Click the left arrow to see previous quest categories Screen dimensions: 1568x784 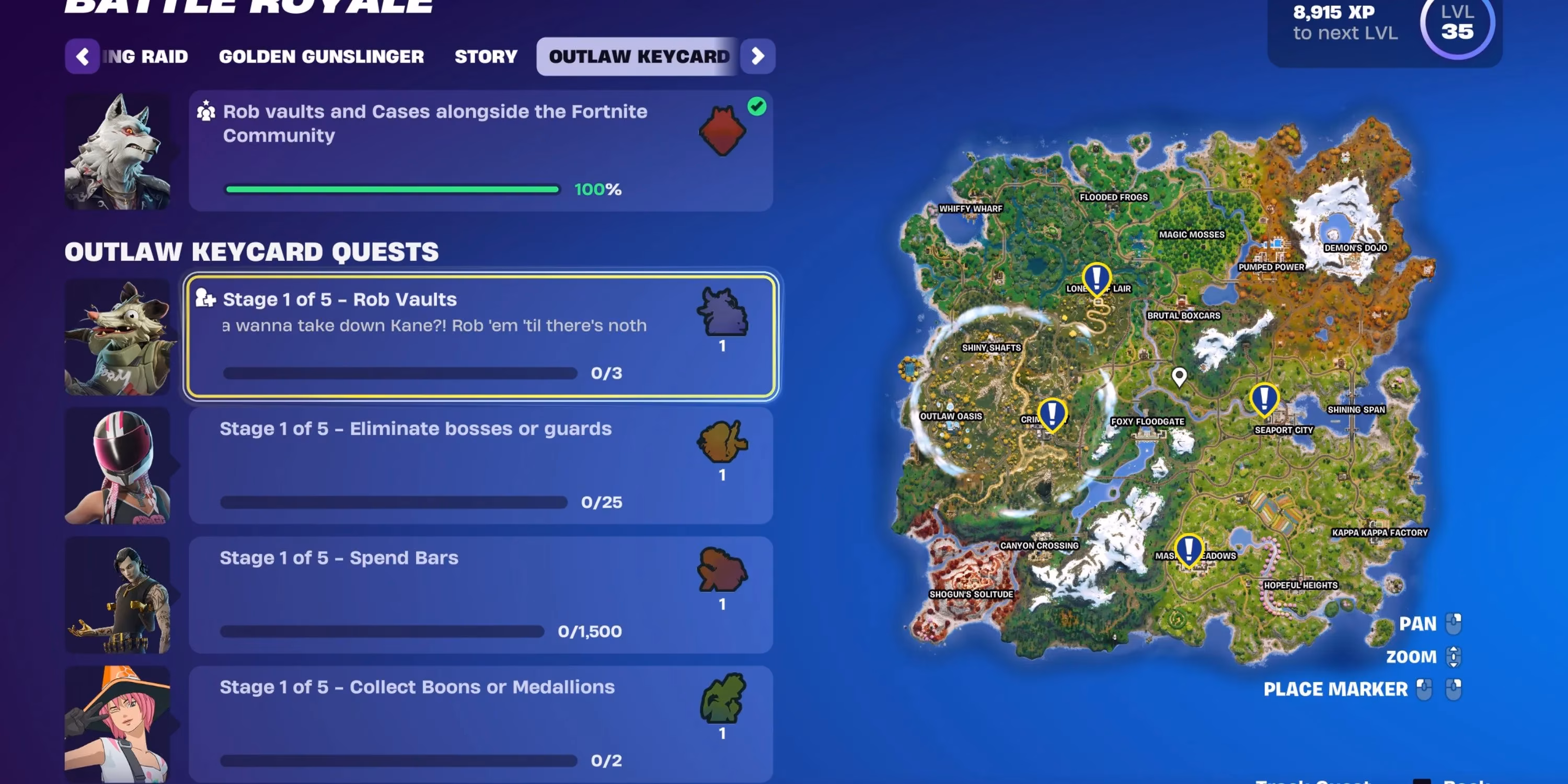(83, 56)
